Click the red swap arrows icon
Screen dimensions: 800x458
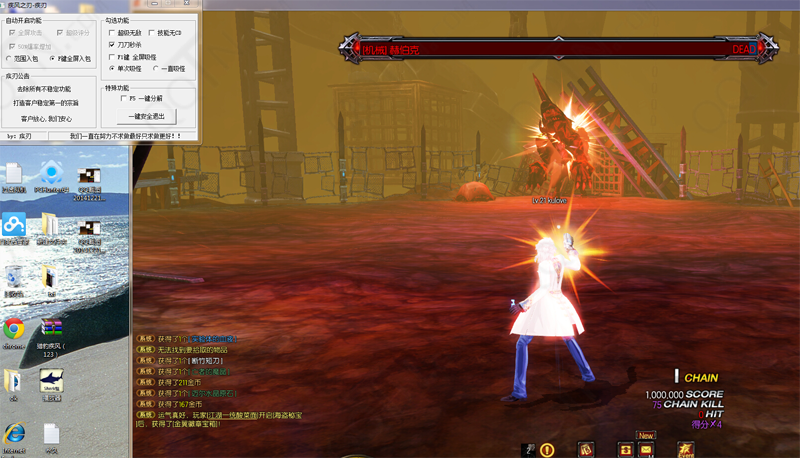(626, 450)
